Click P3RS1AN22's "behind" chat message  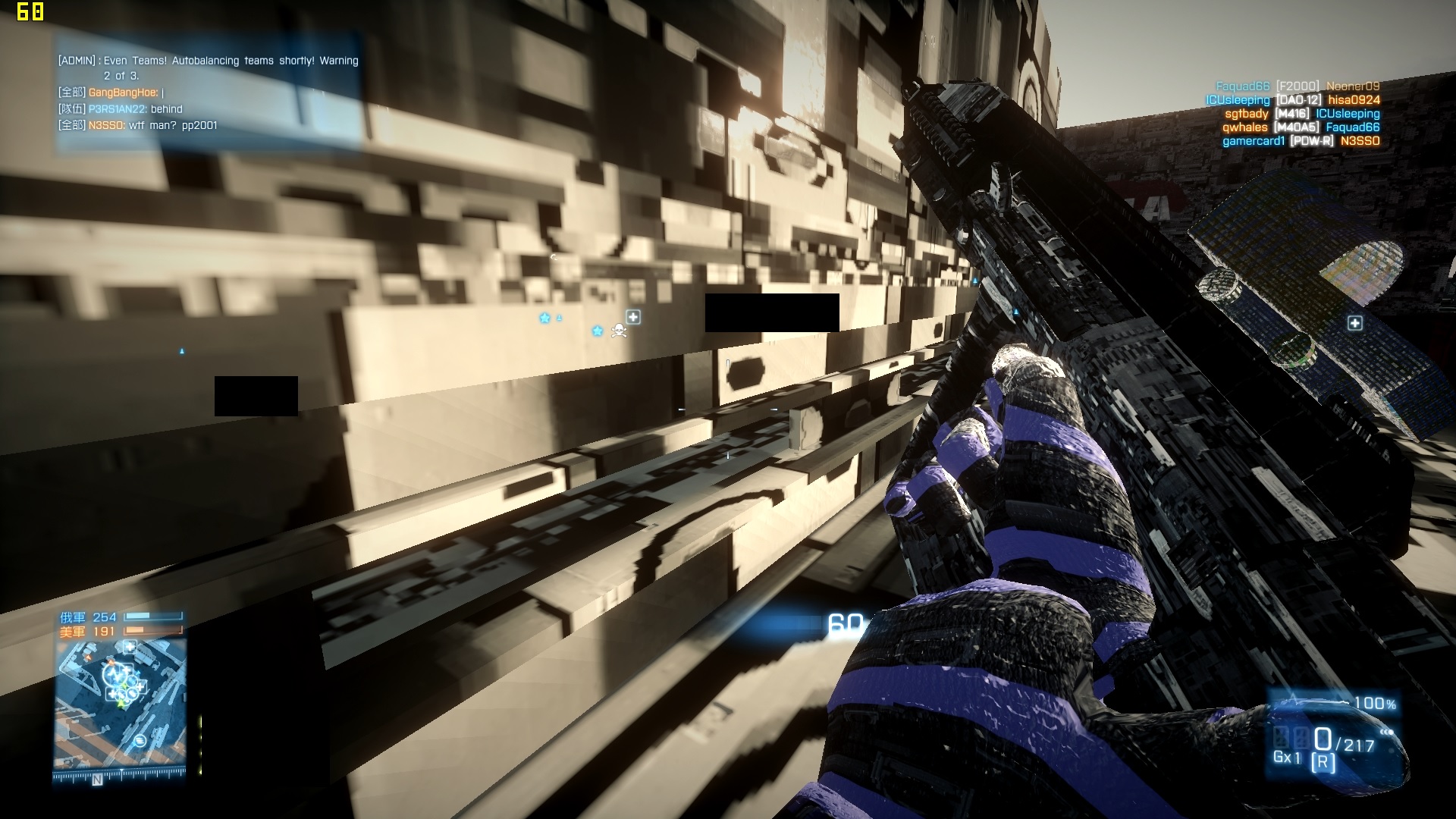point(121,109)
